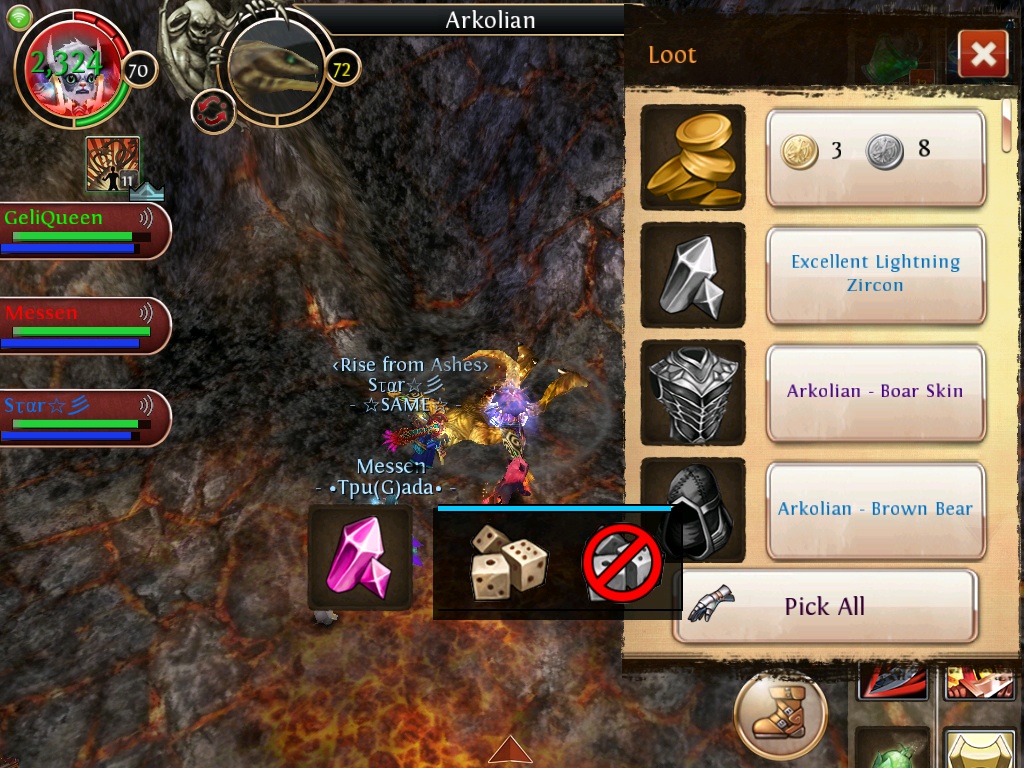Select the gold coins pile icon

click(x=692, y=157)
